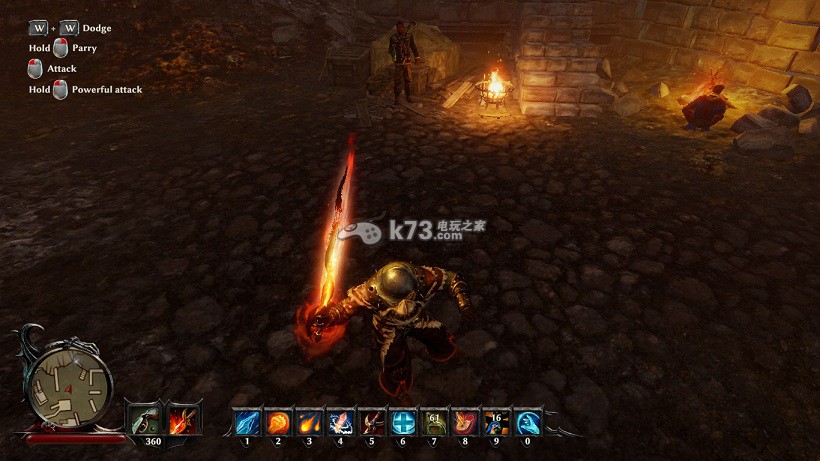This screenshot has height=461, width=820.
Task: Activate the blue swirl skill in slot 0
Action: [x=527, y=422]
